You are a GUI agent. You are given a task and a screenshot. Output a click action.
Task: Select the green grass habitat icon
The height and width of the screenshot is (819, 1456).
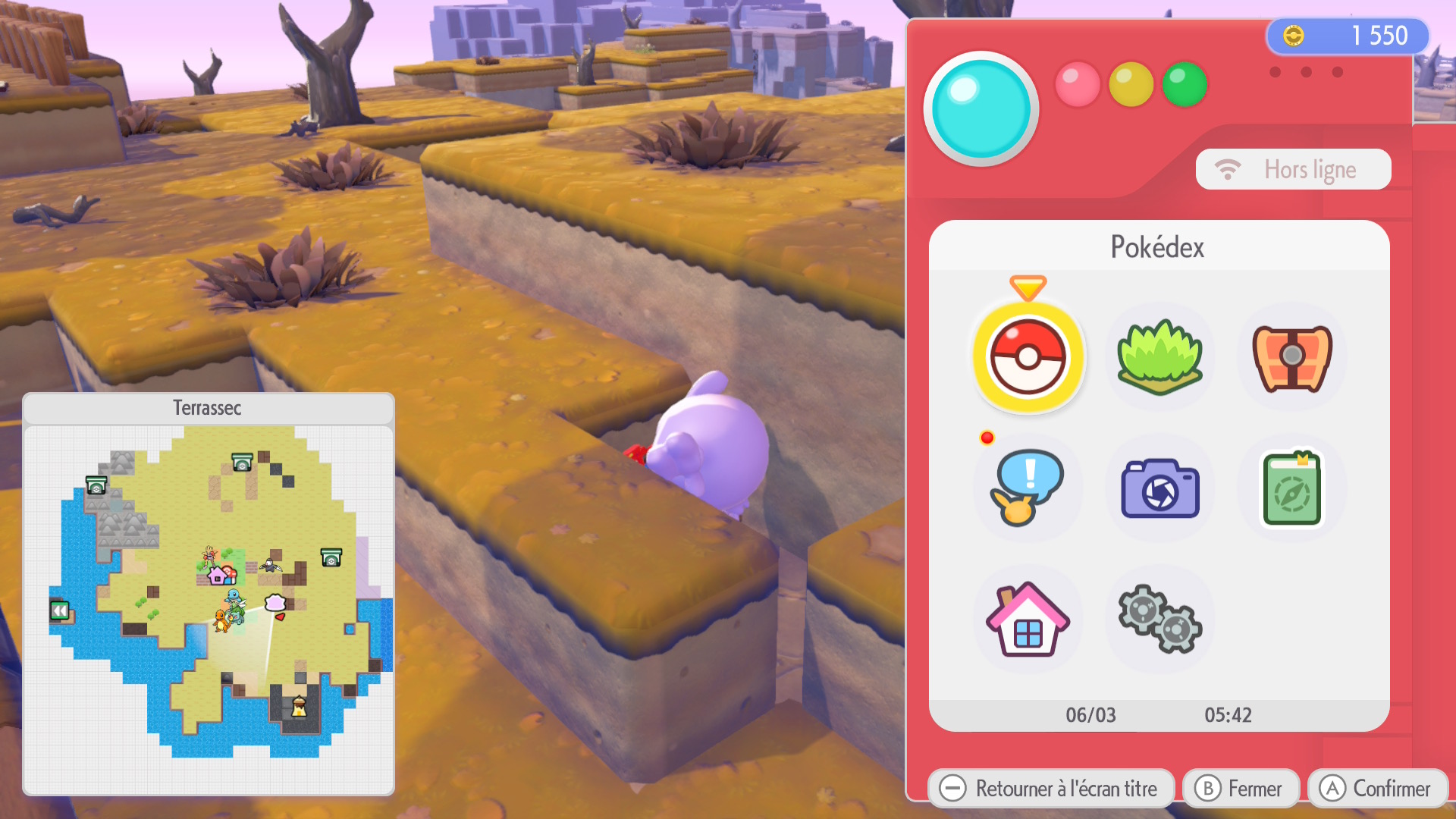coord(1159,357)
